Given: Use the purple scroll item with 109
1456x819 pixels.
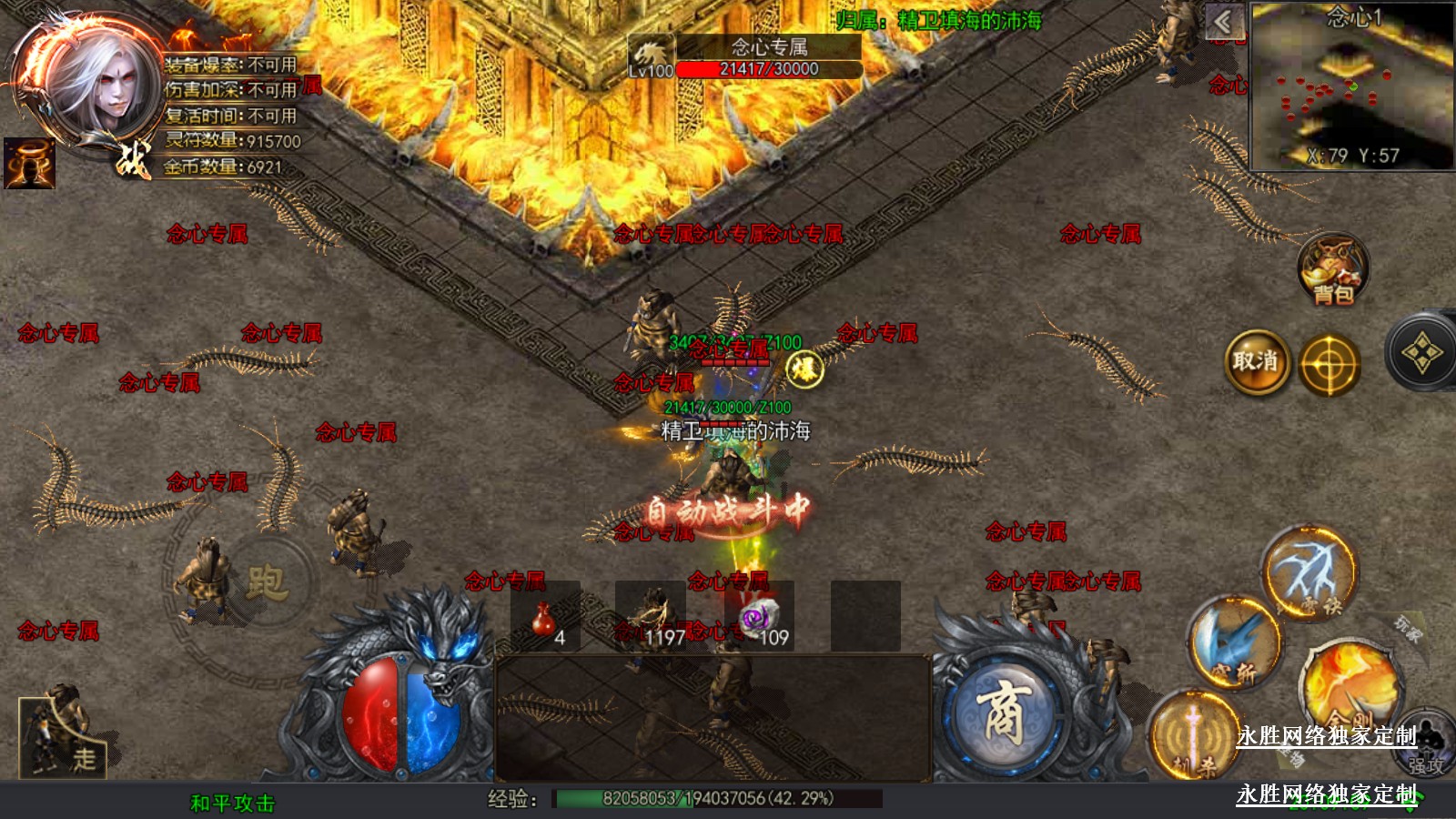Looking at the screenshot, I should tap(760, 619).
